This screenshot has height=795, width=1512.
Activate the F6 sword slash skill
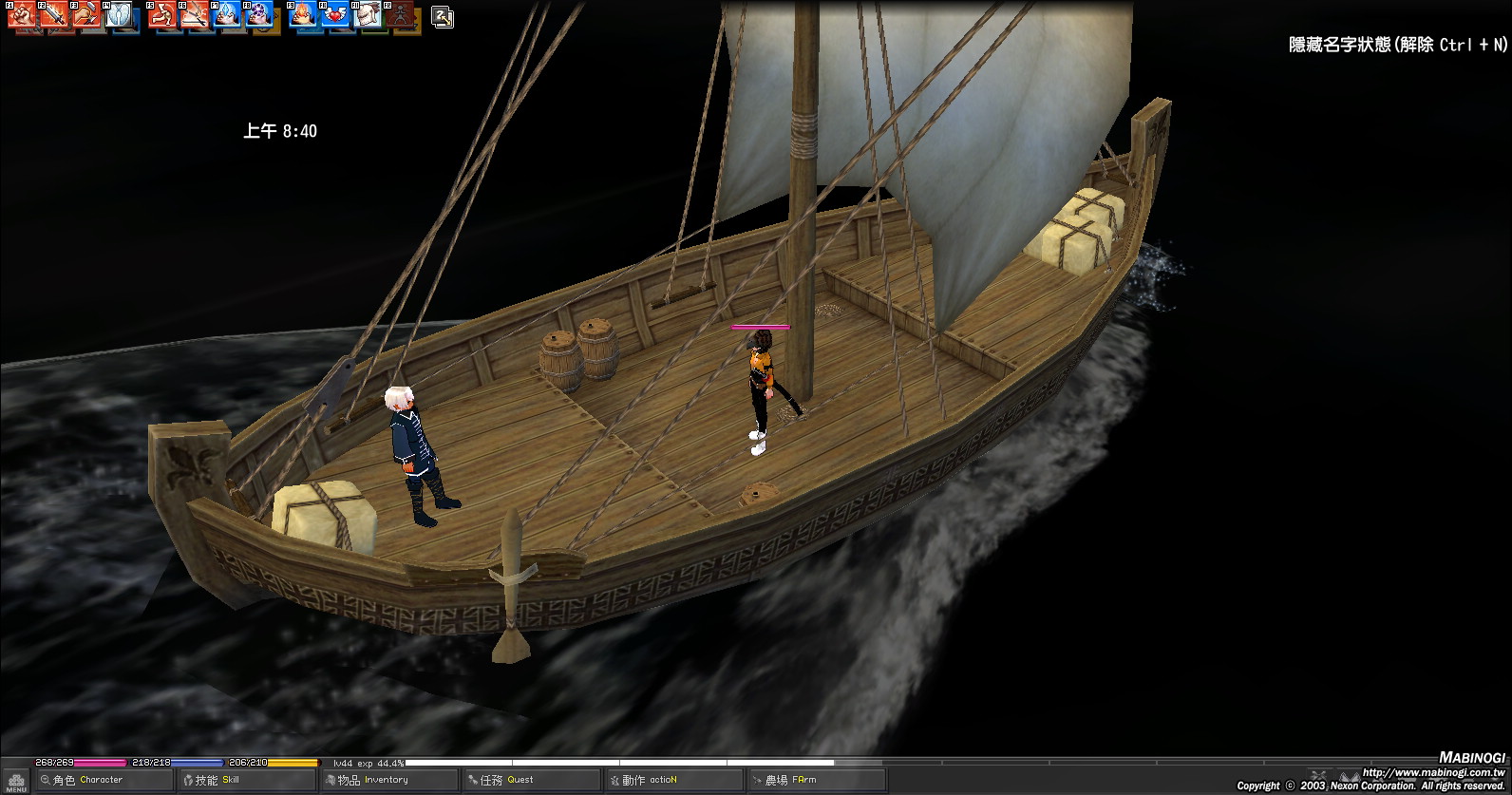point(195,14)
